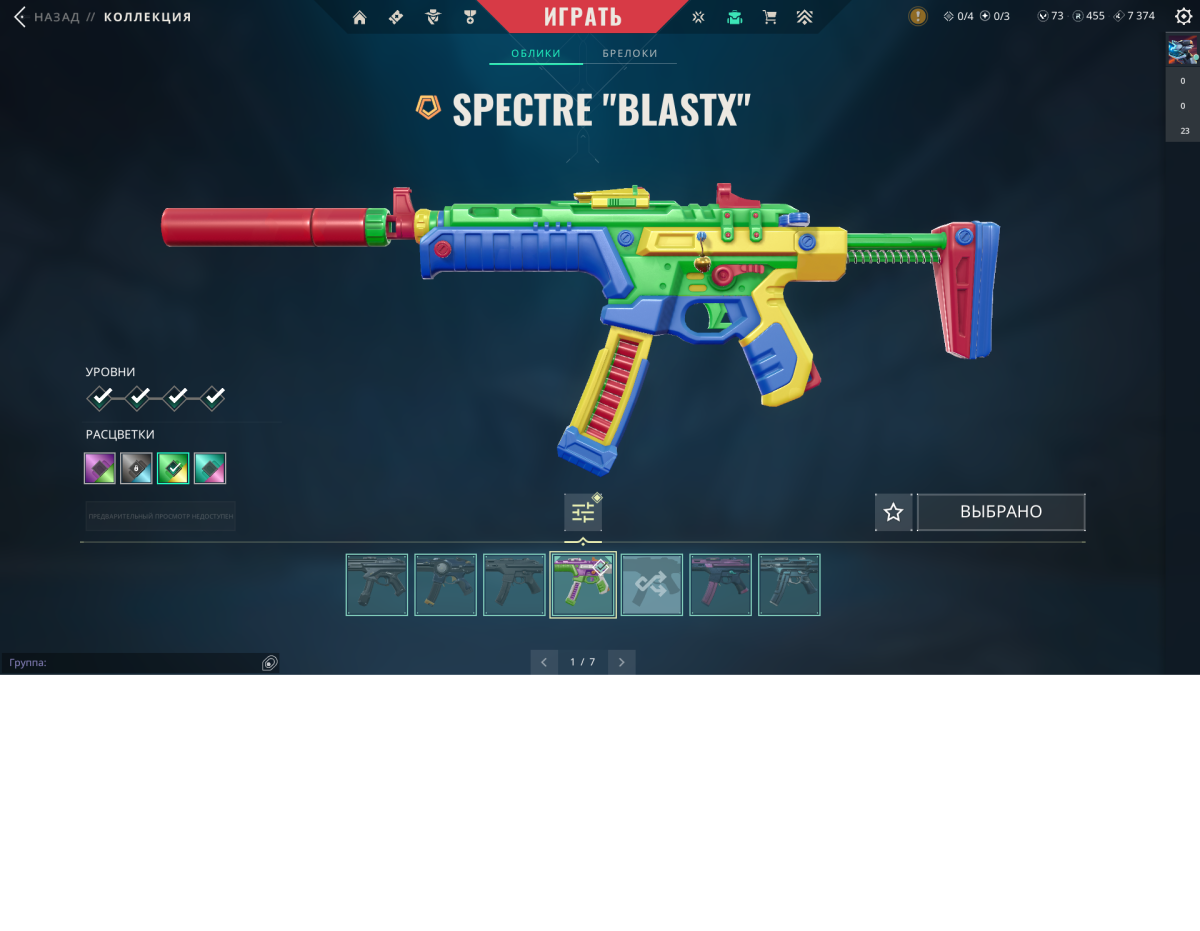Image resolution: width=1200 pixels, height=931 pixels.
Task: Go to the next skins page
Action: coord(621,662)
